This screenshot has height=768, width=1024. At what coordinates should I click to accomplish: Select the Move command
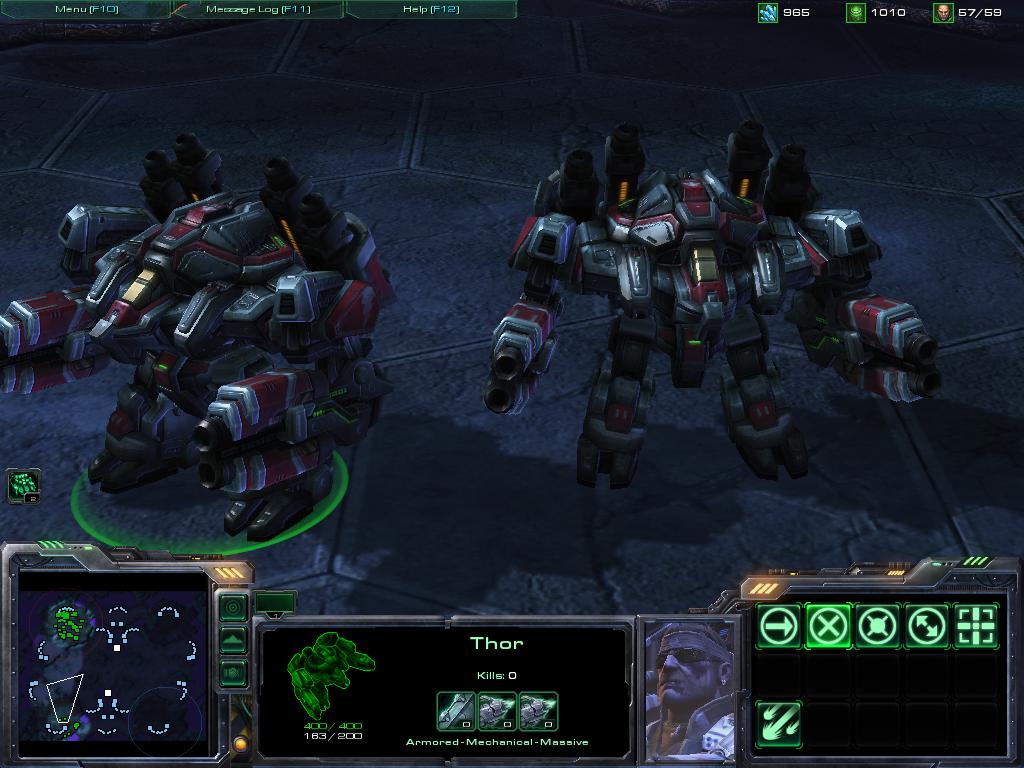click(x=780, y=627)
